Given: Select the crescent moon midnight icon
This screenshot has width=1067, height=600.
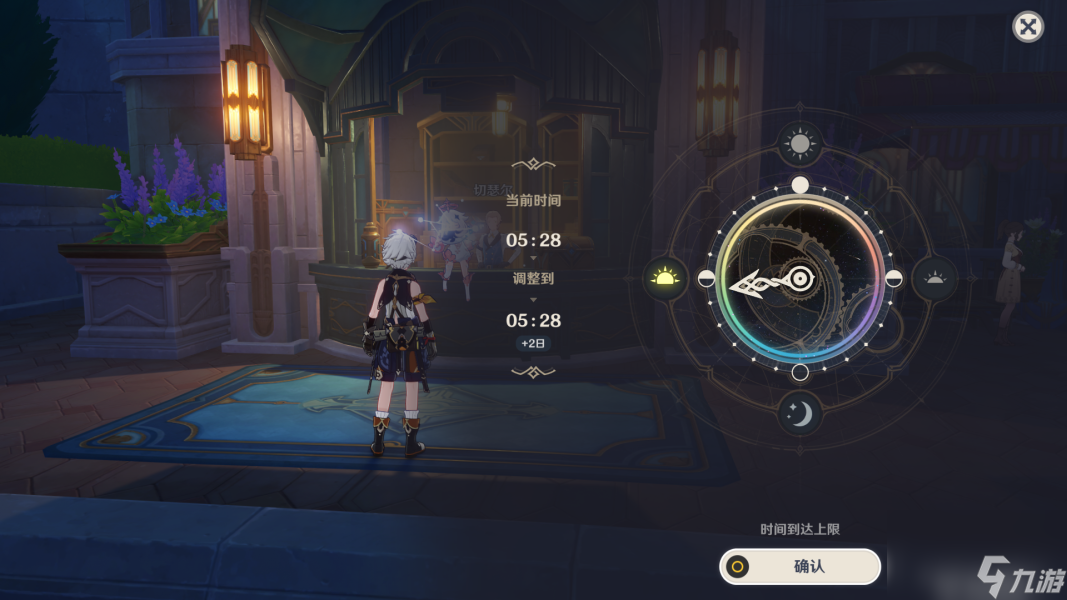Looking at the screenshot, I should 800,412.
